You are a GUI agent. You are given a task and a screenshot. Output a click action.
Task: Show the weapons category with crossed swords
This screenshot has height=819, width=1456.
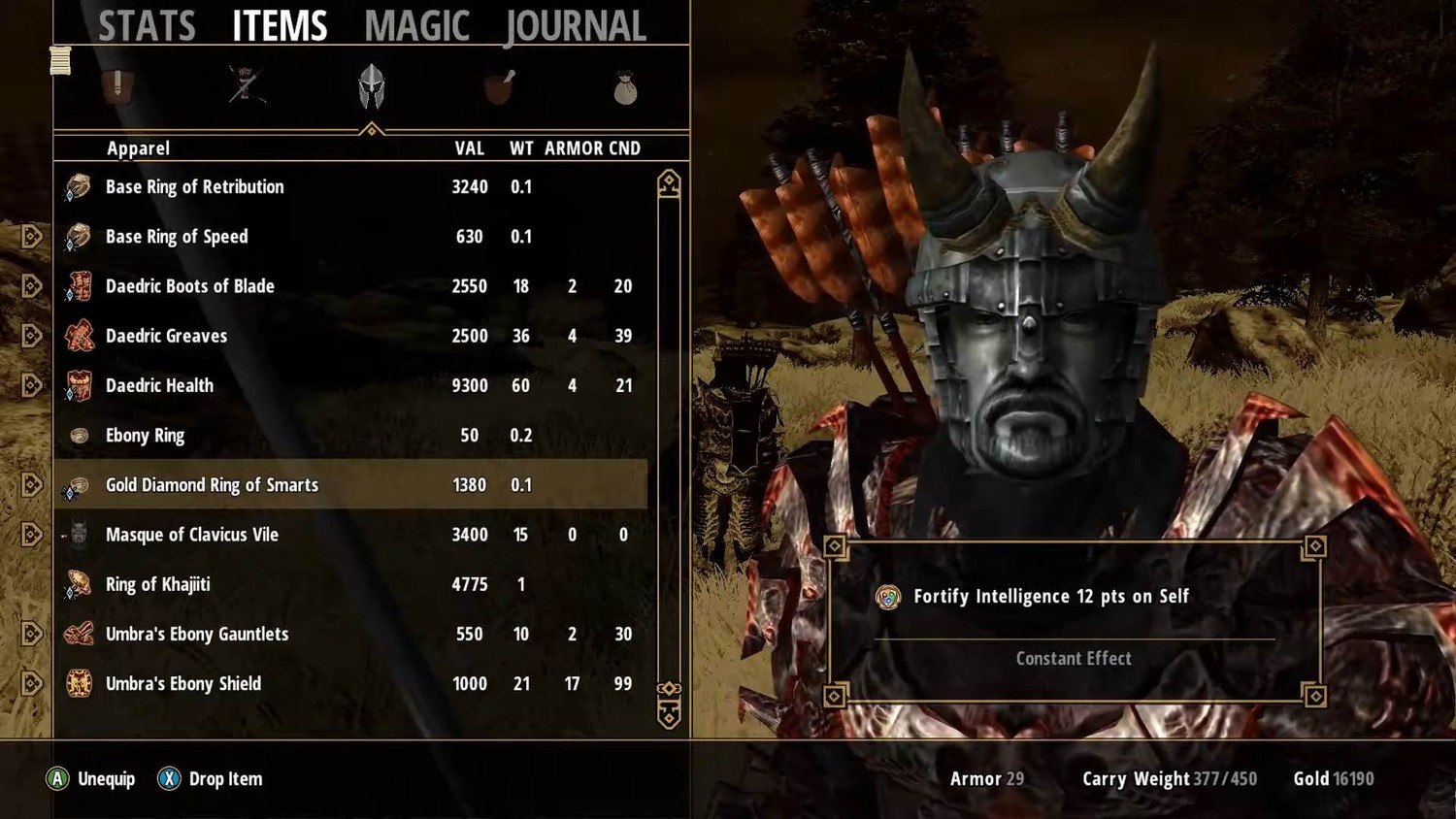pyautogui.click(x=246, y=86)
